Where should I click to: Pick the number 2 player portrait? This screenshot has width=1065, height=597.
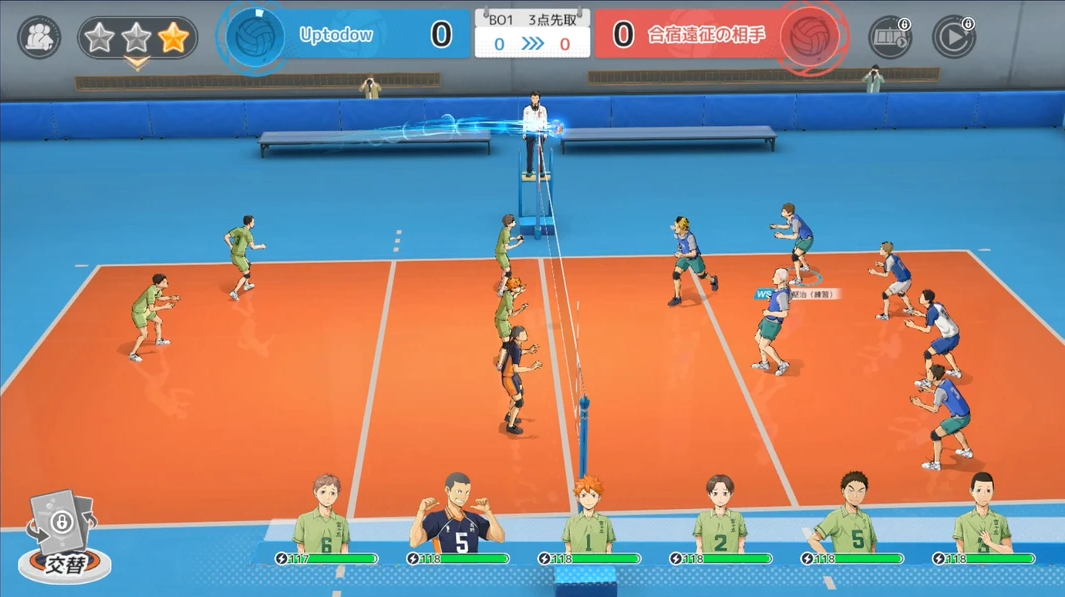point(722,516)
